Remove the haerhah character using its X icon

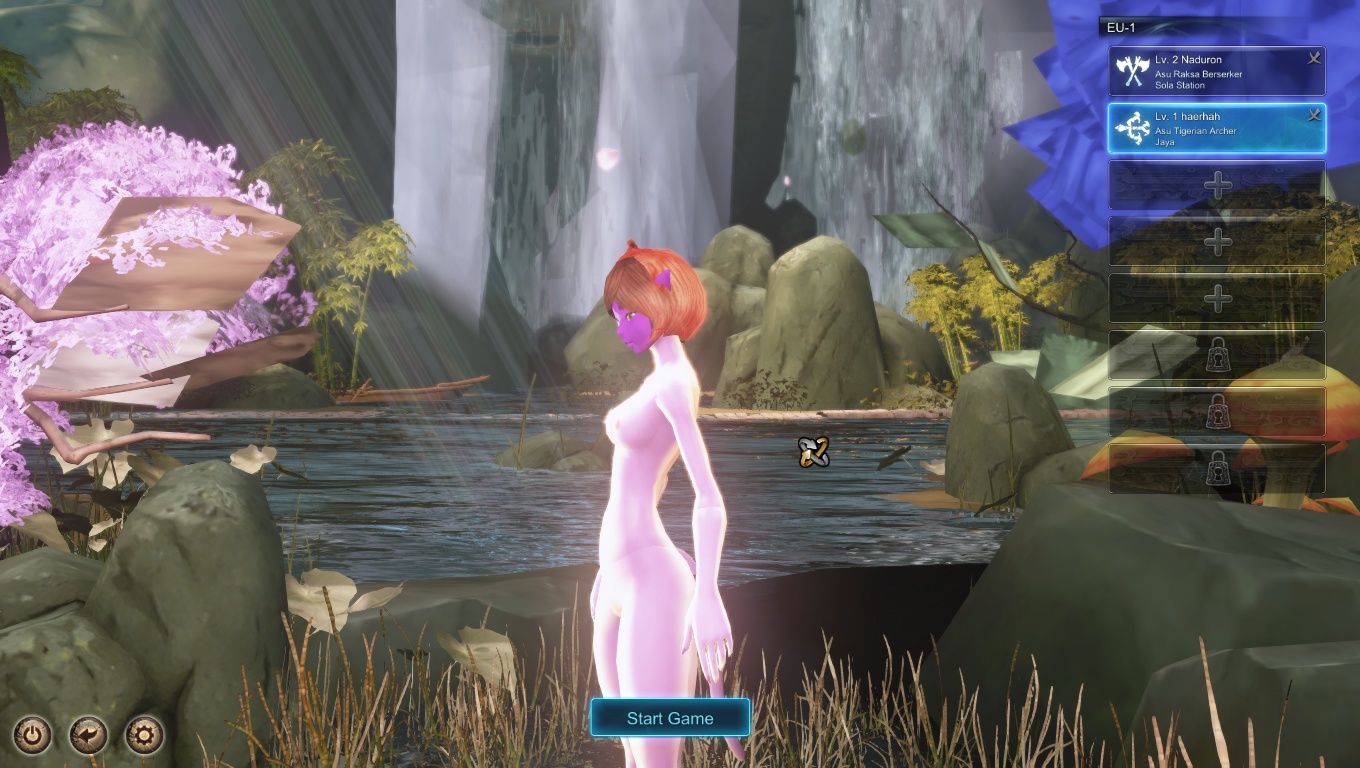(1314, 116)
